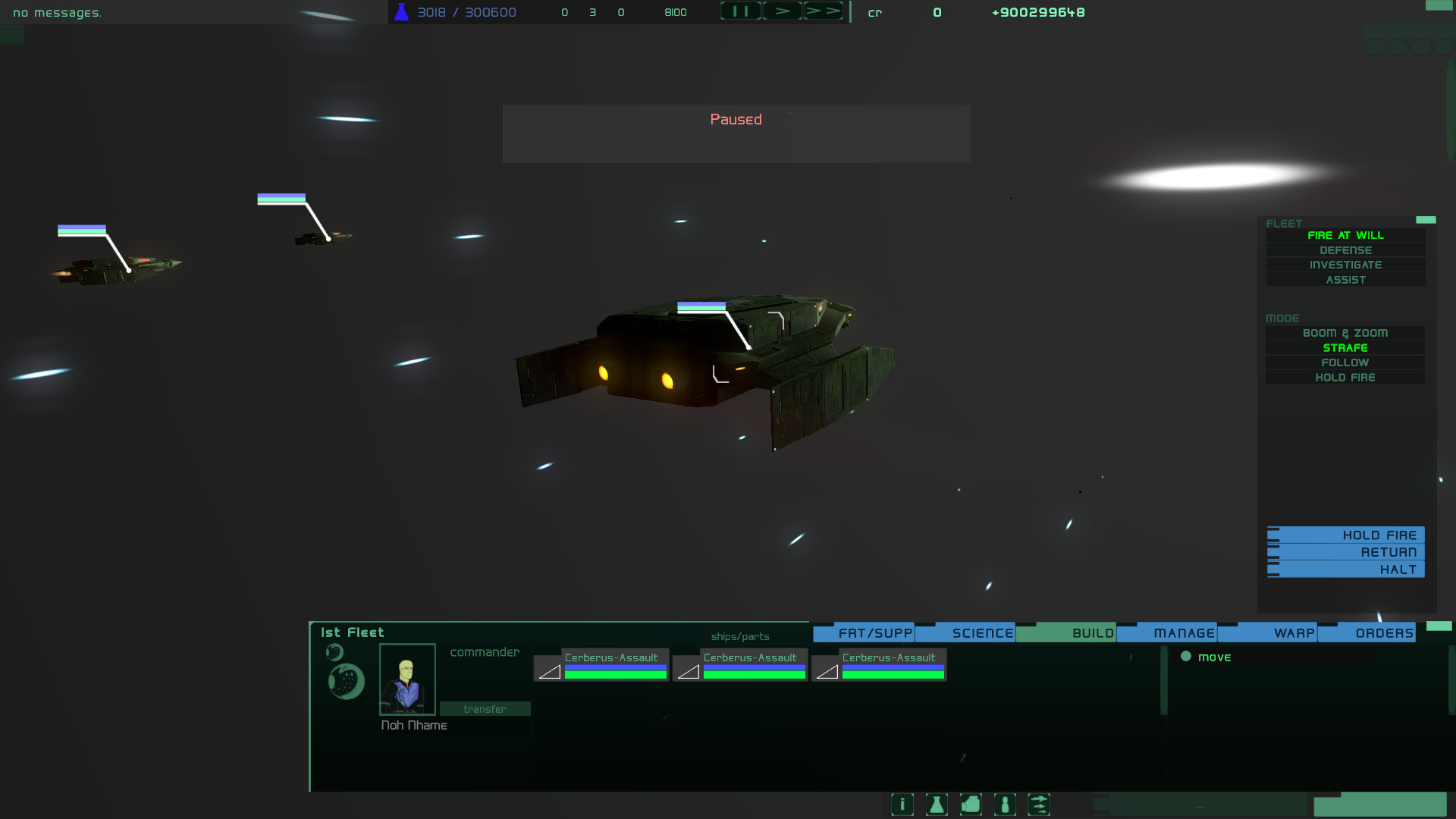Click the engine parts icon at bottom
This screenshot has height=819, width=1456.
970,805
